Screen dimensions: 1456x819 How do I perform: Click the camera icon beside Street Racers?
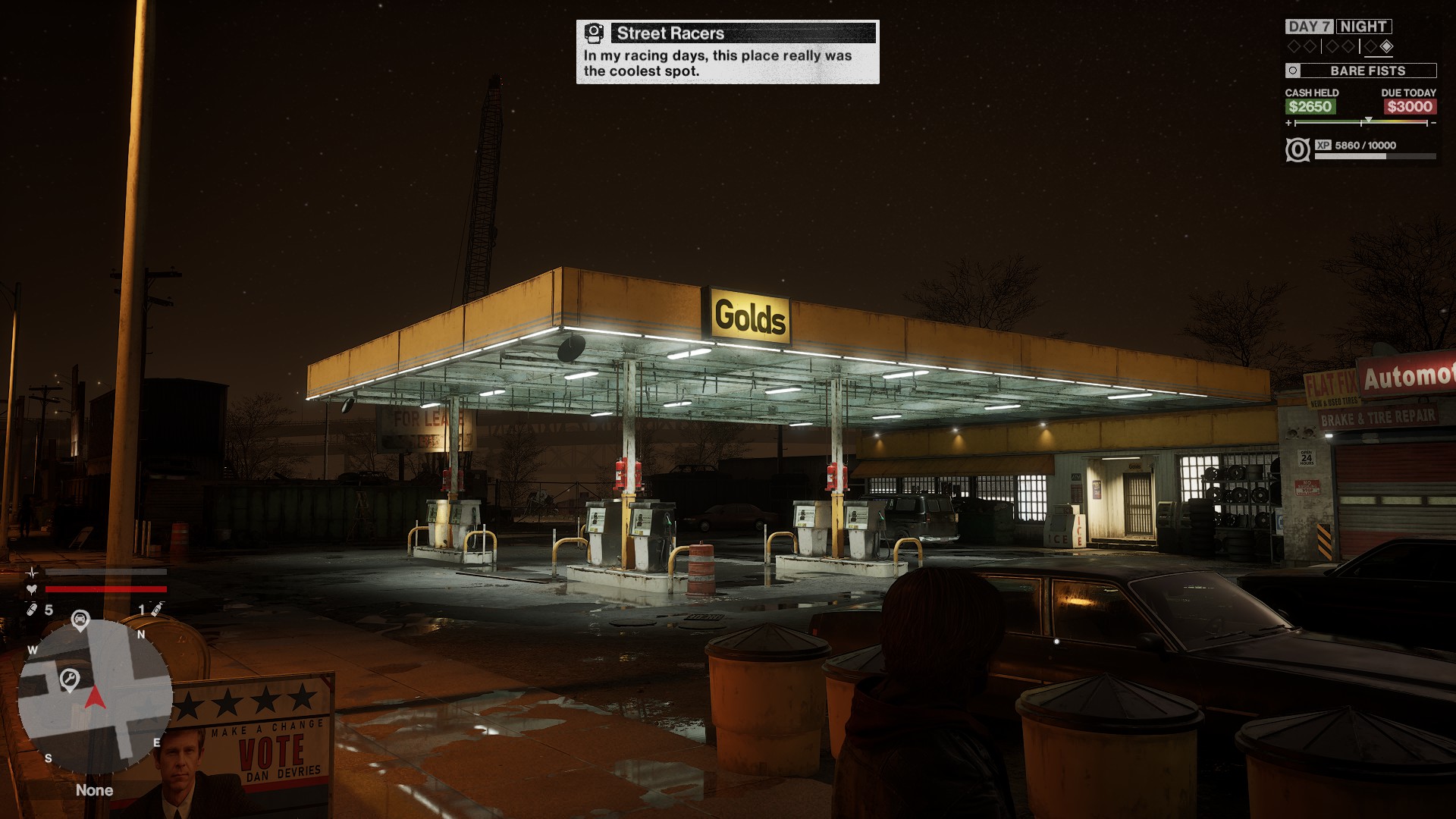595,33
